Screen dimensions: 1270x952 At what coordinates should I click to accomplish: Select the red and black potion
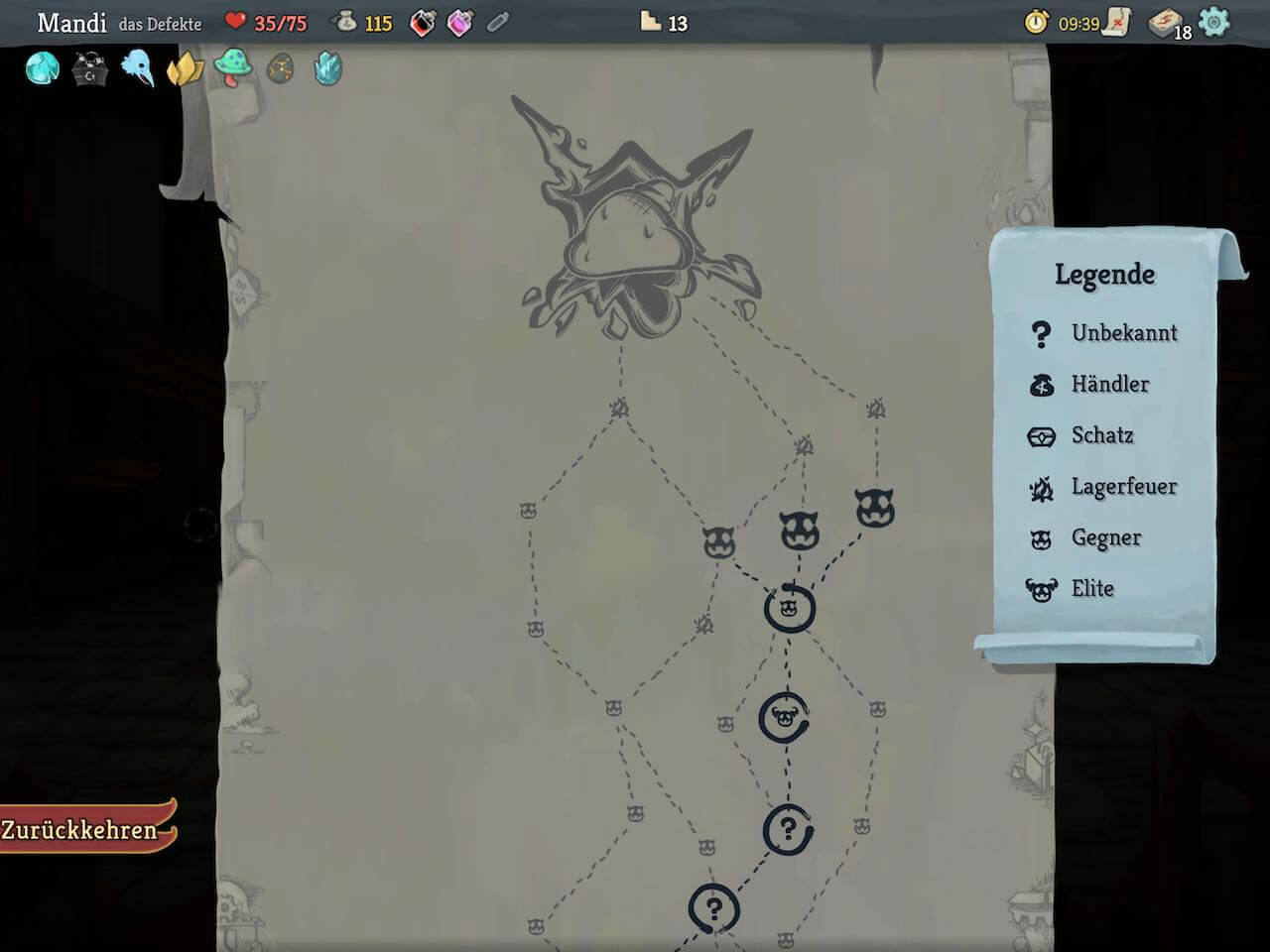[x=423, y=23]
